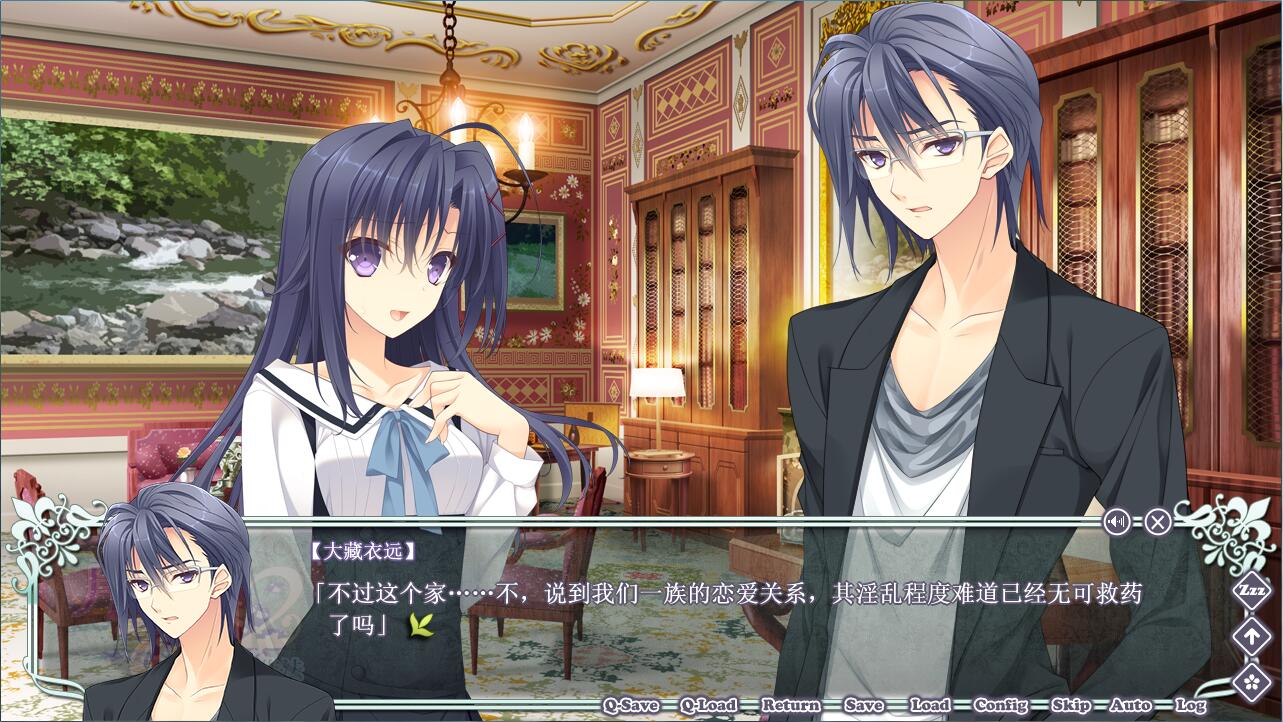1283x722 pixels.
Task: Click the Zzz diamond icon
Action: tap(1251, 589)
